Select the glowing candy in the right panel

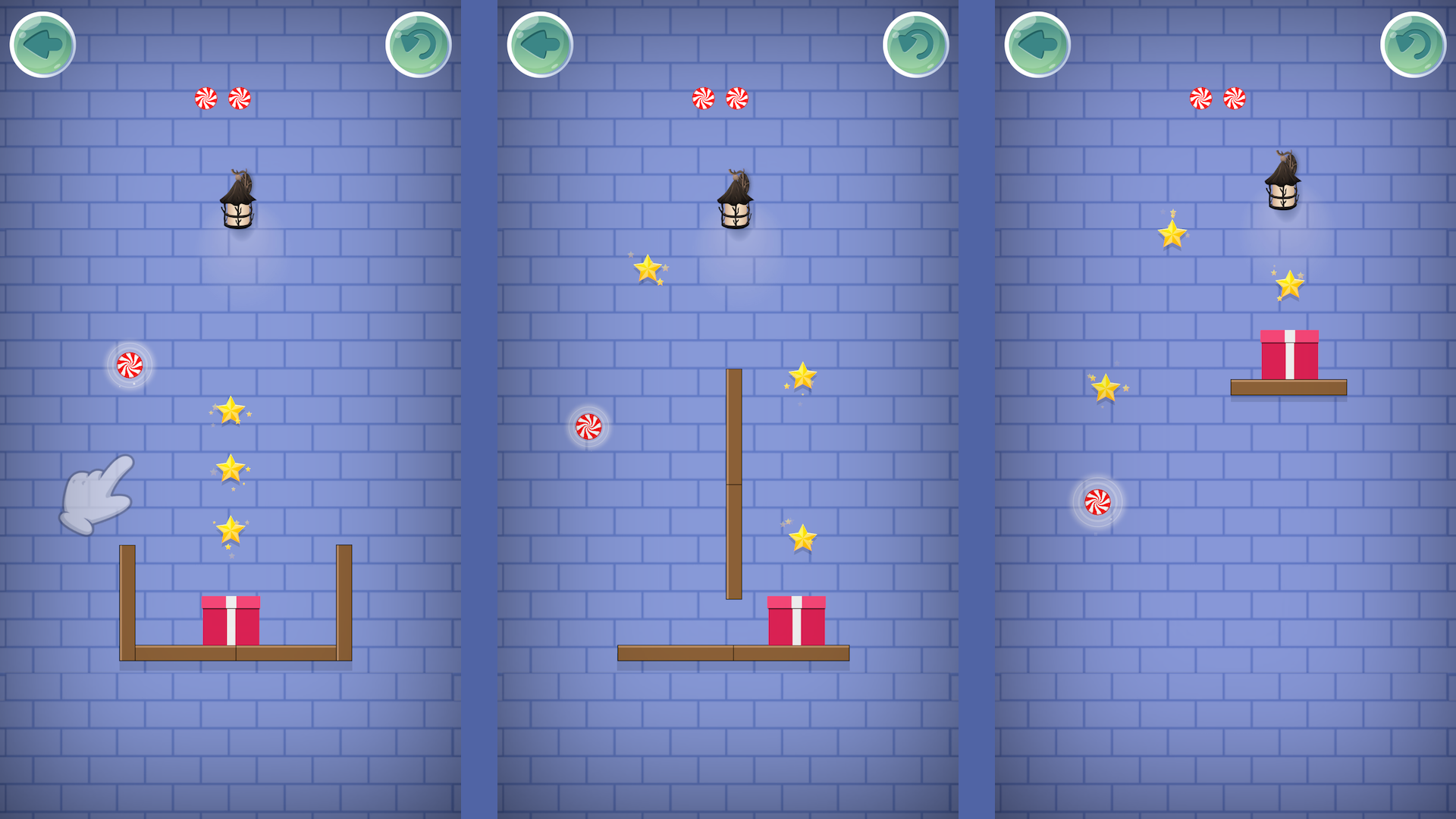[x=1099, y=503]
